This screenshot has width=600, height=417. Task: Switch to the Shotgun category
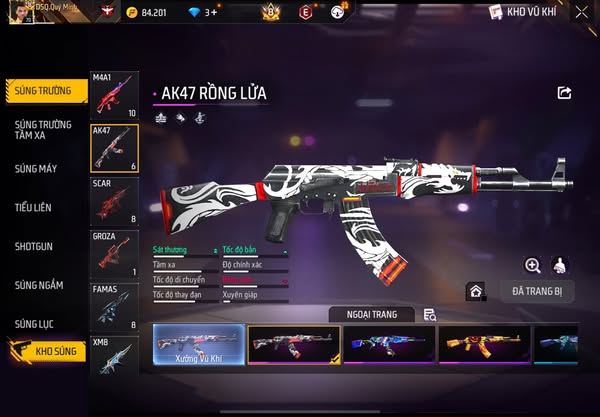point(34,246)
